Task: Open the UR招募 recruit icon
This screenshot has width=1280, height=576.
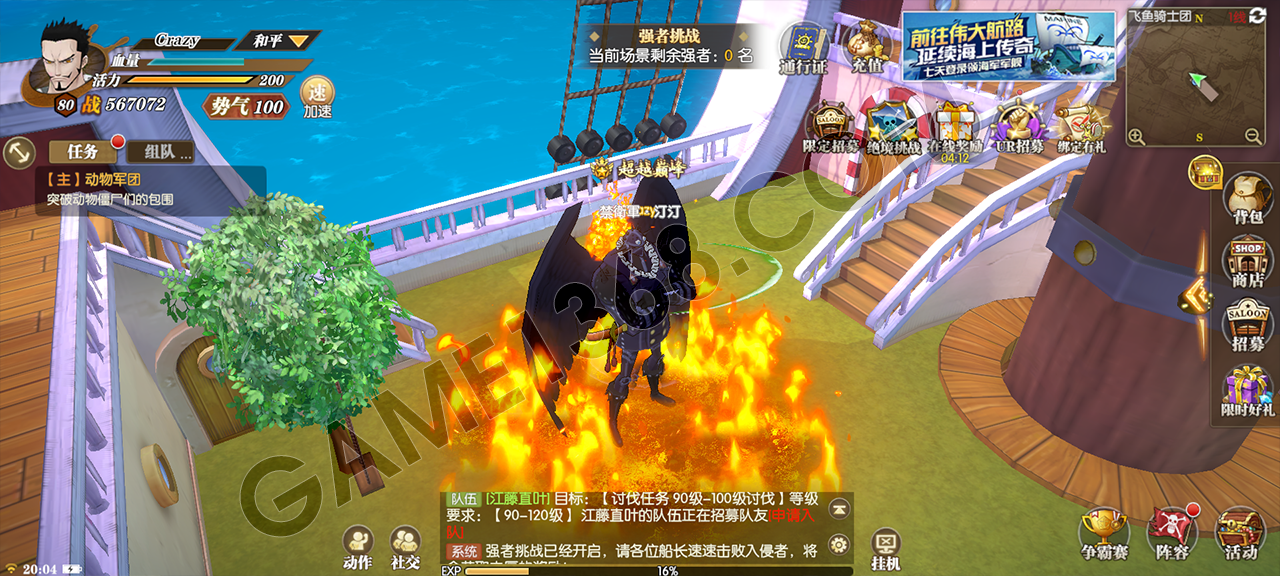Action: click(x=1019, y=128)
